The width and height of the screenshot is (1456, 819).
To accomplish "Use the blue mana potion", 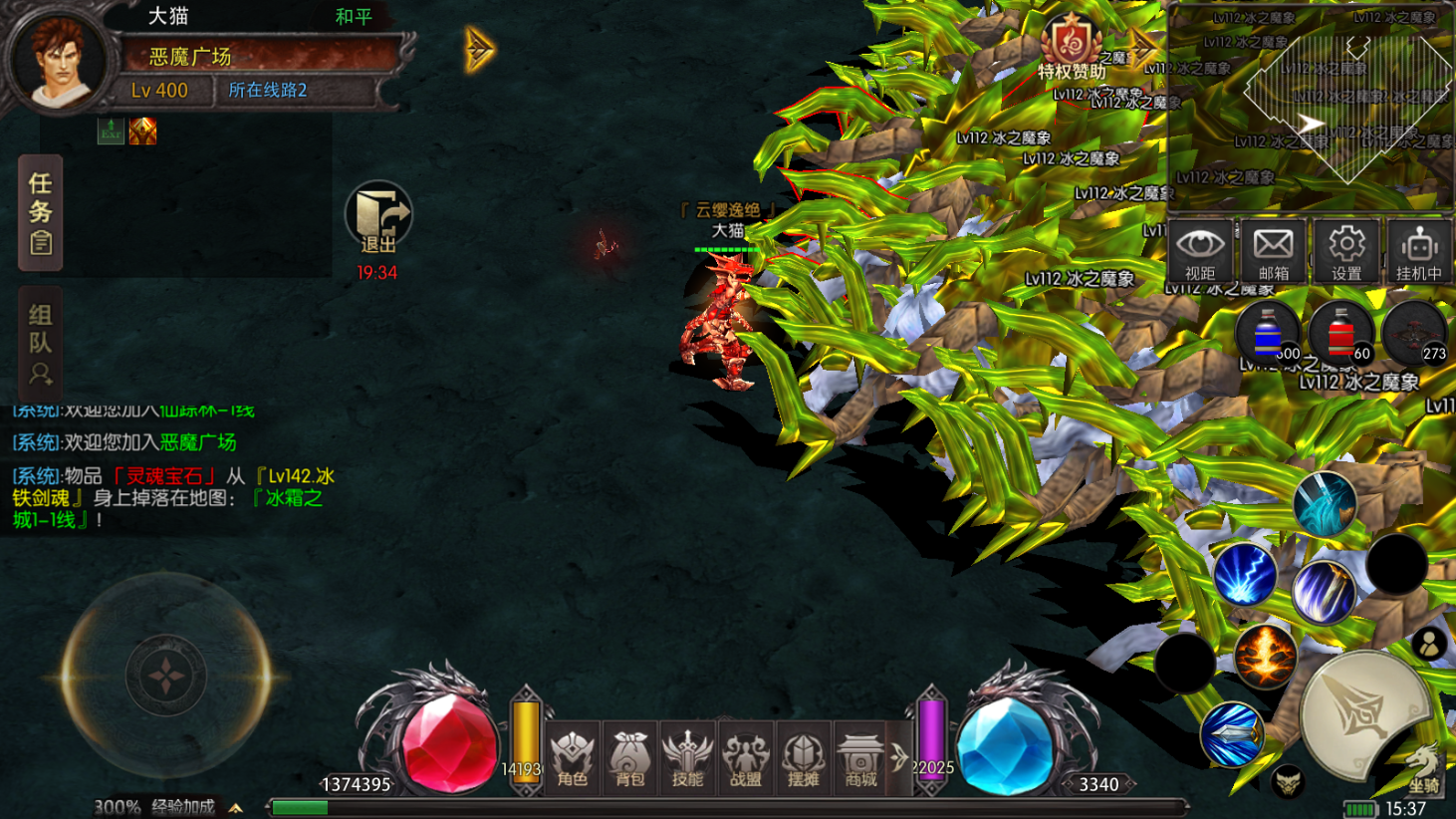I will point(1268,334).
